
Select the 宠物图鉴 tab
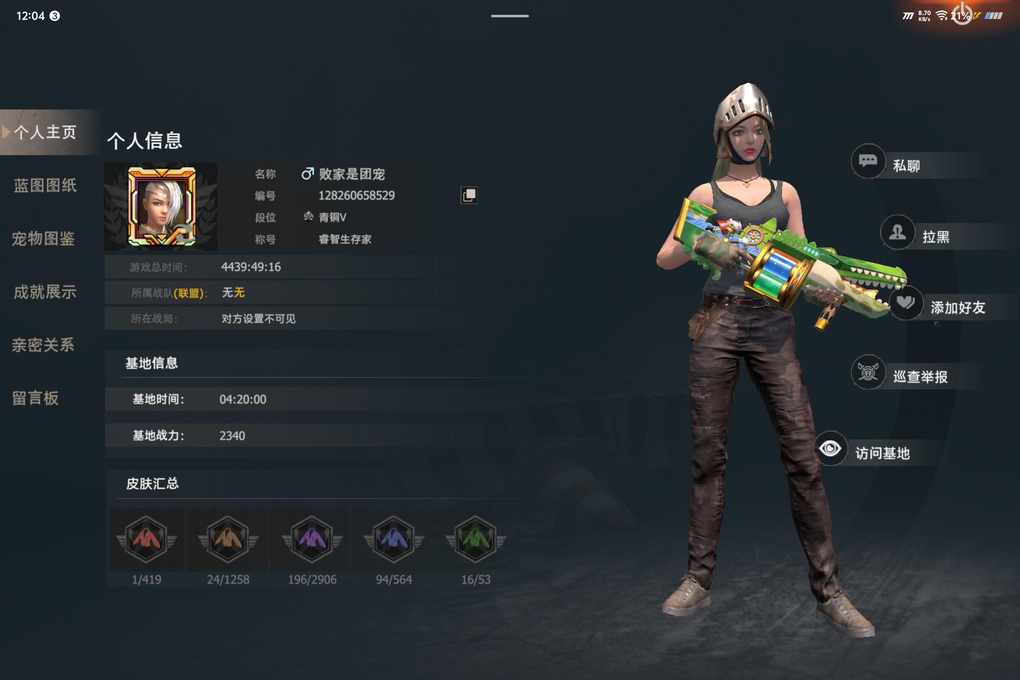pos(44,239)
